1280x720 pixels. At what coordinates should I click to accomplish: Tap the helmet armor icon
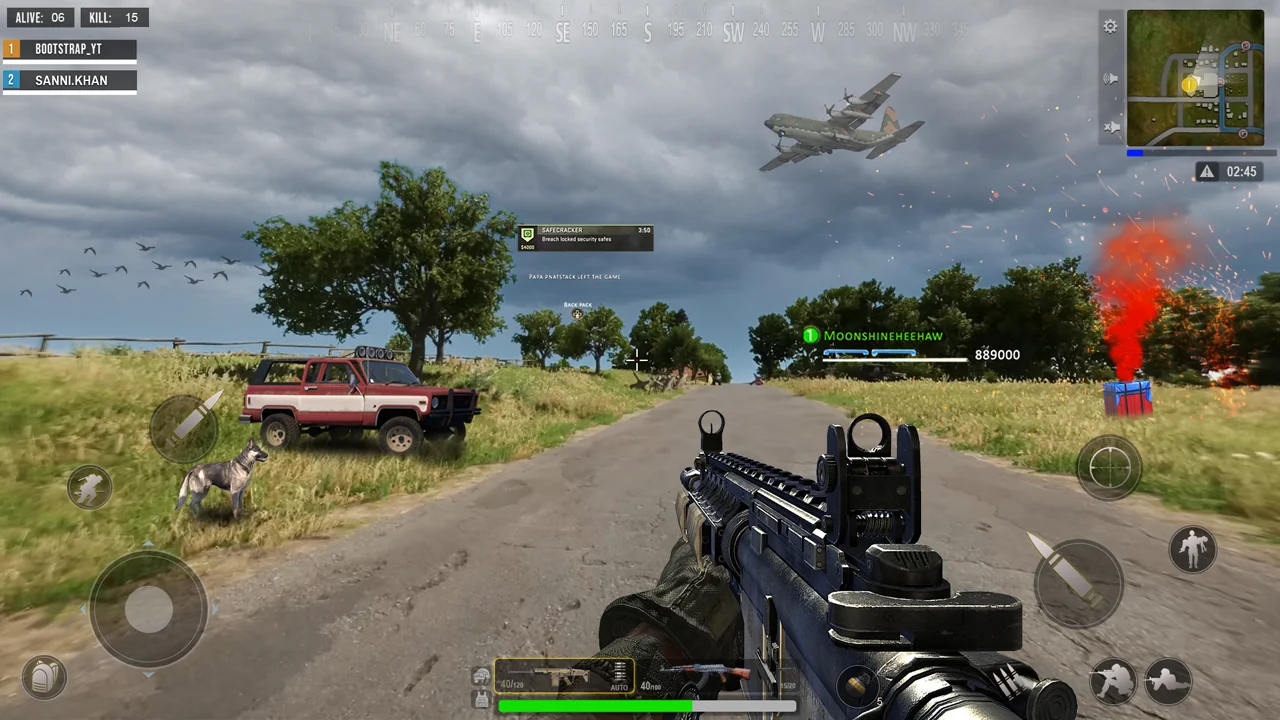[481, 676]
